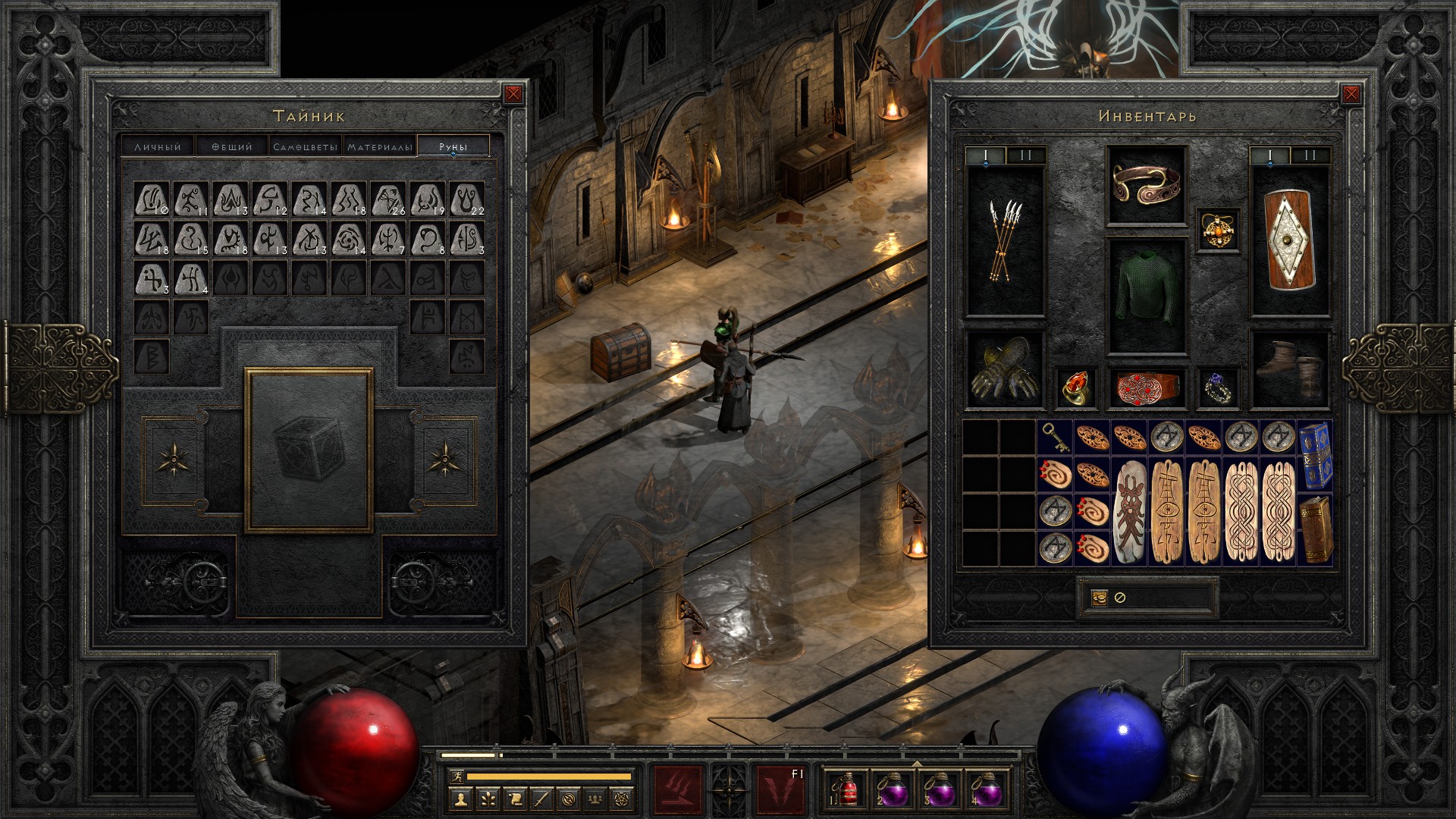Viewport: 1456px width, 819px height.
Task: Select the green chain mail armor
Action: [x=1147, y=297]
